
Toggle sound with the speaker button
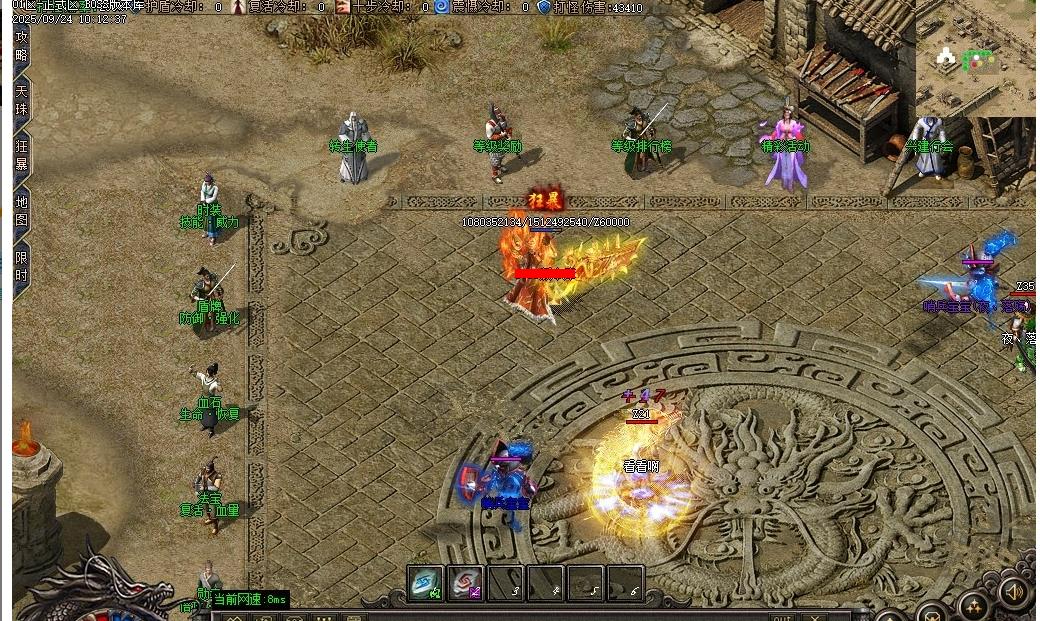(x=1014, y=593)
